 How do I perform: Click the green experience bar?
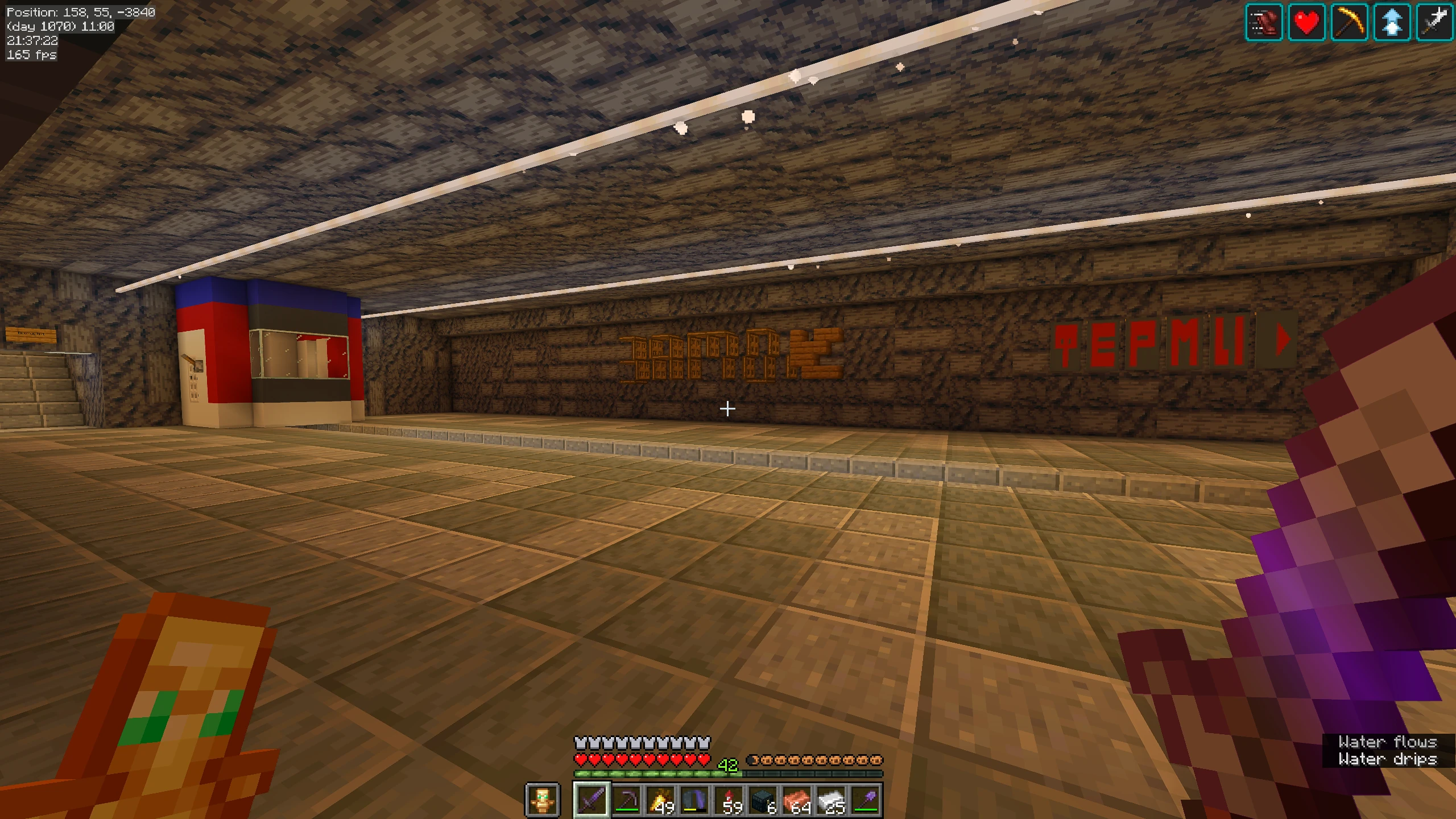pyautogui.click(x=654, y=775)
